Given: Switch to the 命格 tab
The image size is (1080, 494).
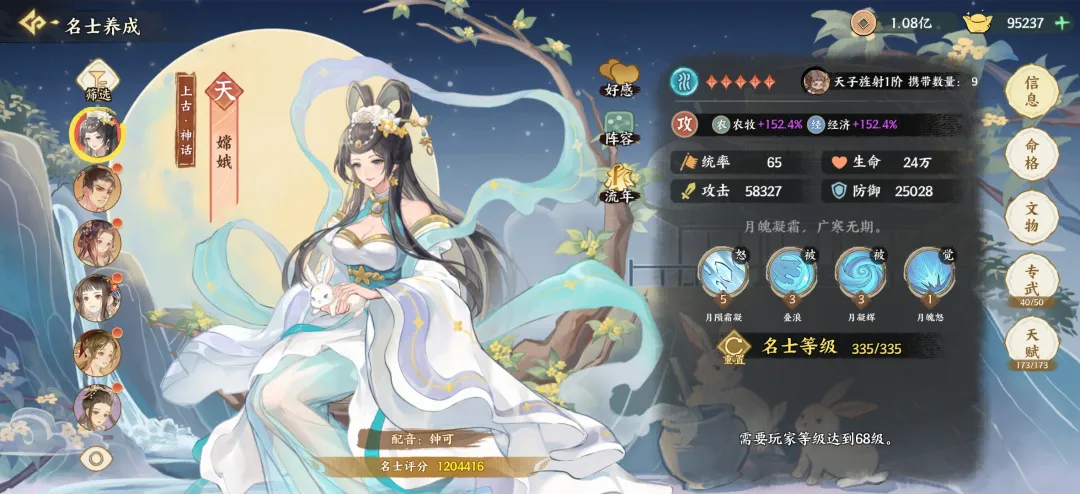Looking at the screenshot, I should pyautogui.click(x=1033, y=154).
